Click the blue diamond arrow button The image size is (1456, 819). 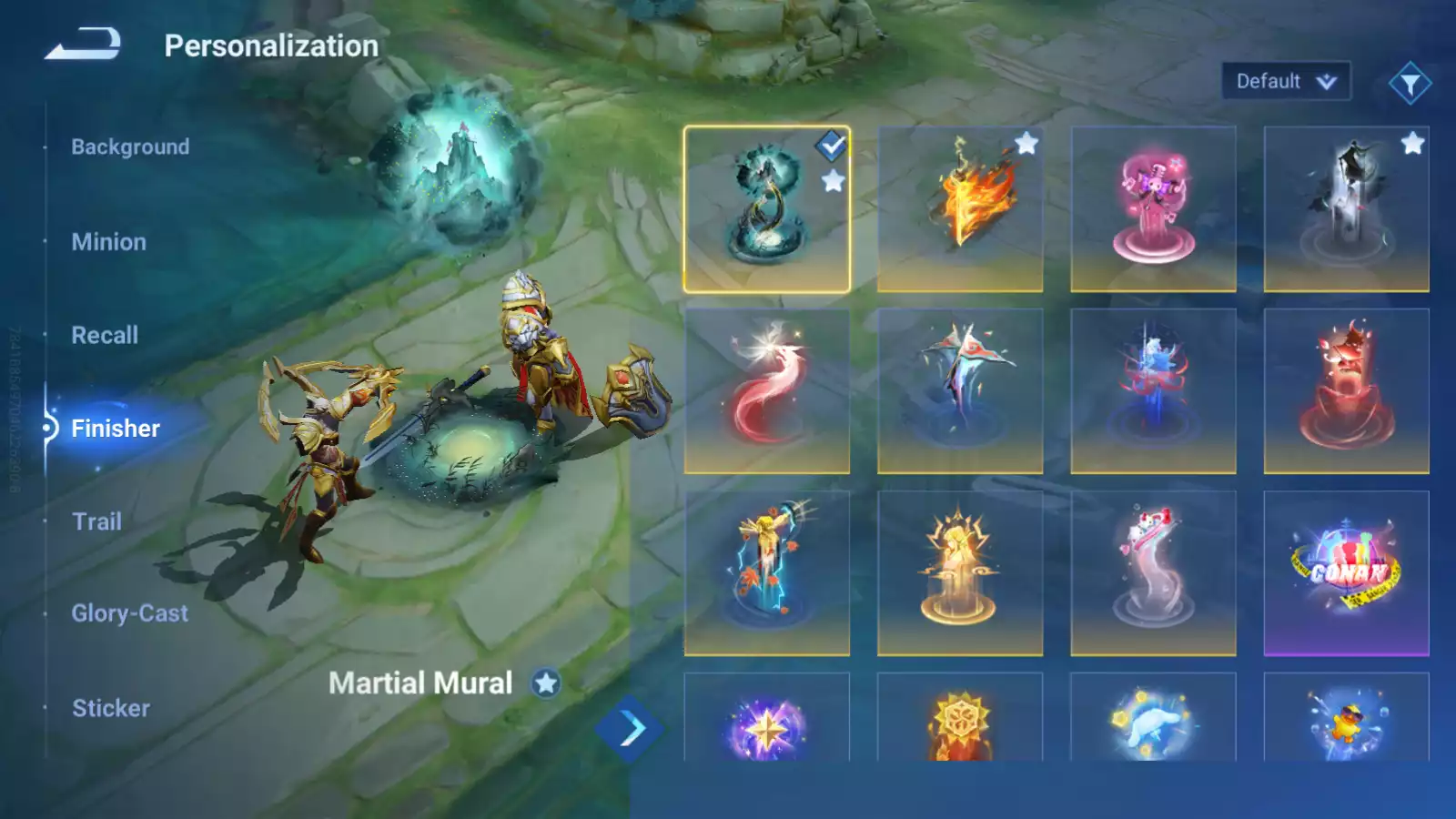630,729
